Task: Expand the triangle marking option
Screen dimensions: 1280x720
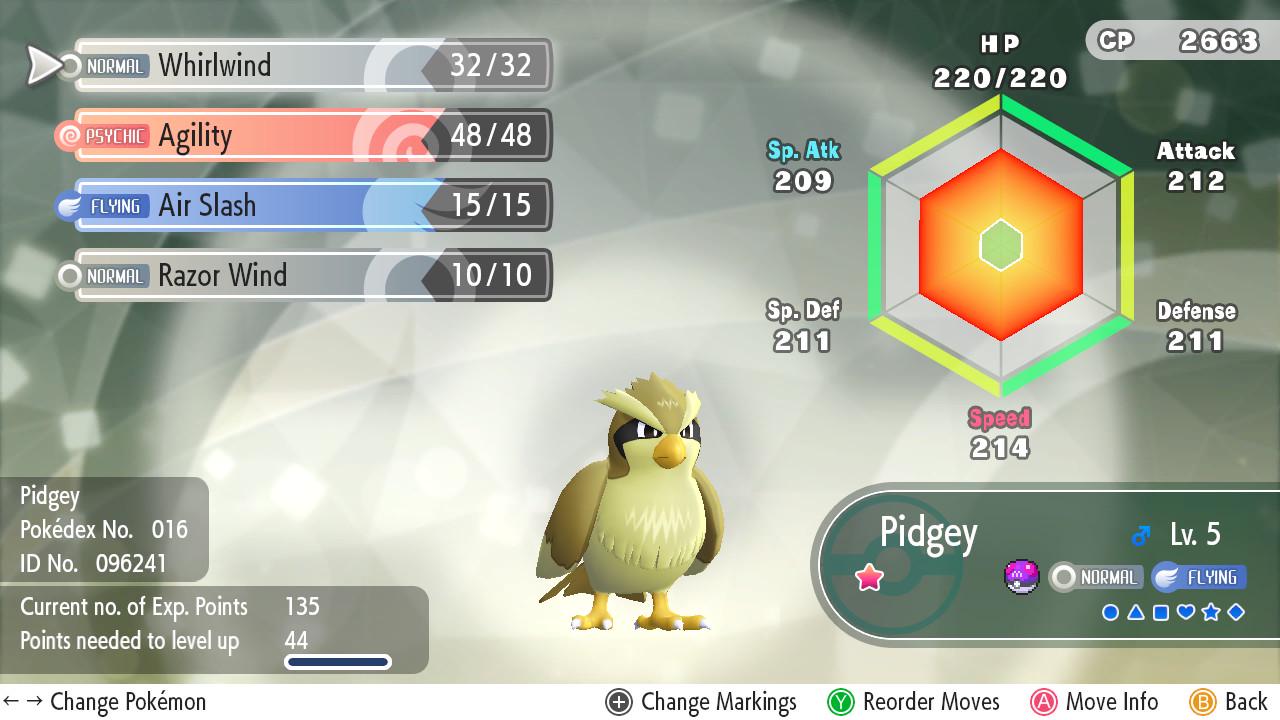Action: (1136, 611)
